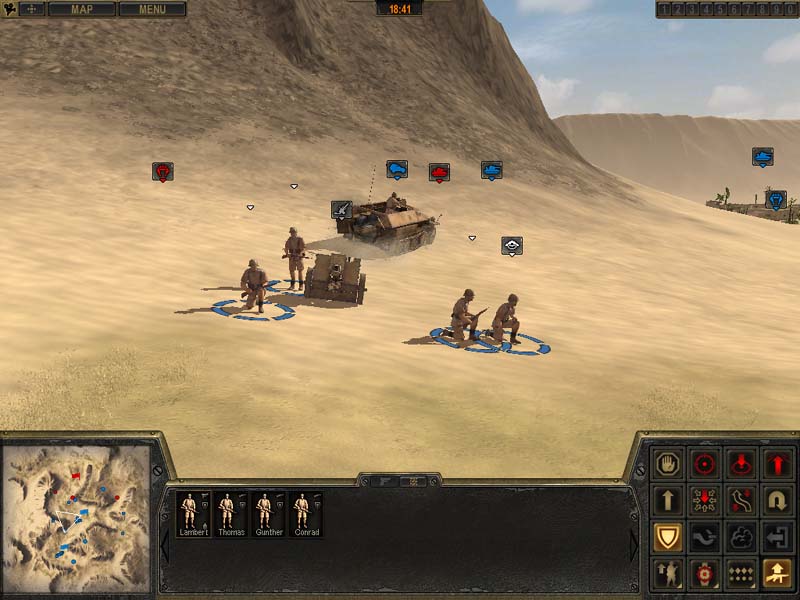Activate the red crosshair attack command
Screen dimensions: 800x600
(704, 463)
